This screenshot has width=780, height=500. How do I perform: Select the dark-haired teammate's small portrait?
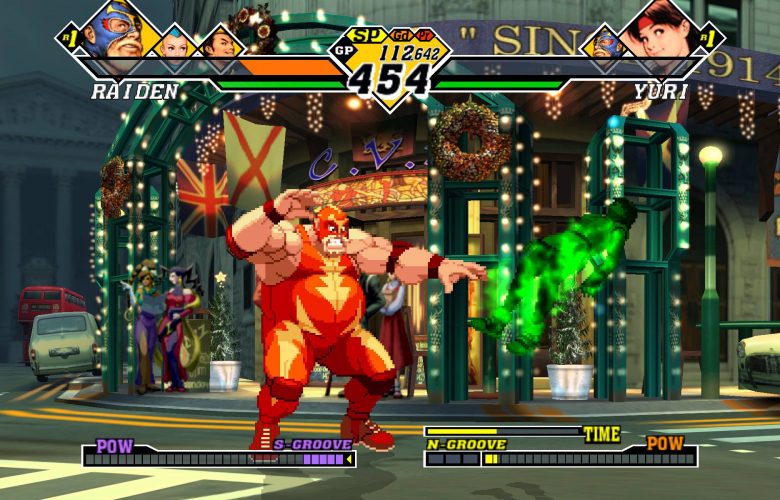pyautogui.click(x=220, y=44)
